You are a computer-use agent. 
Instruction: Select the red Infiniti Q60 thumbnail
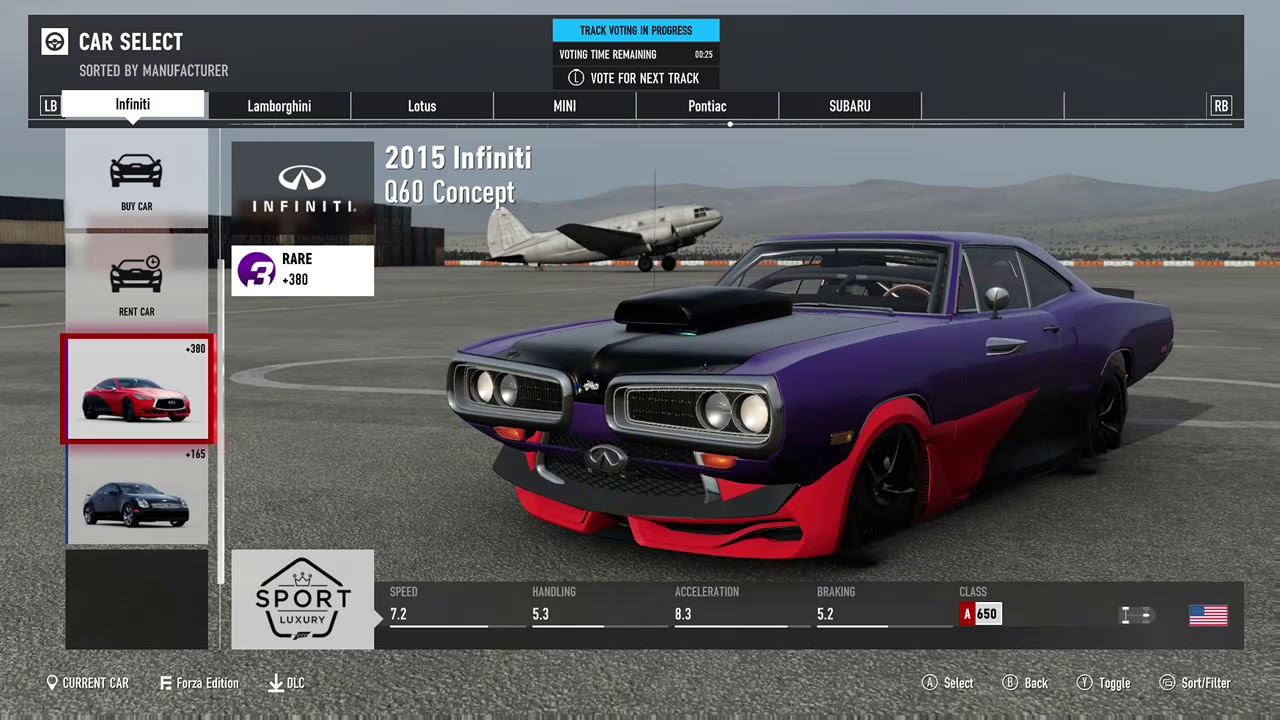137,389
